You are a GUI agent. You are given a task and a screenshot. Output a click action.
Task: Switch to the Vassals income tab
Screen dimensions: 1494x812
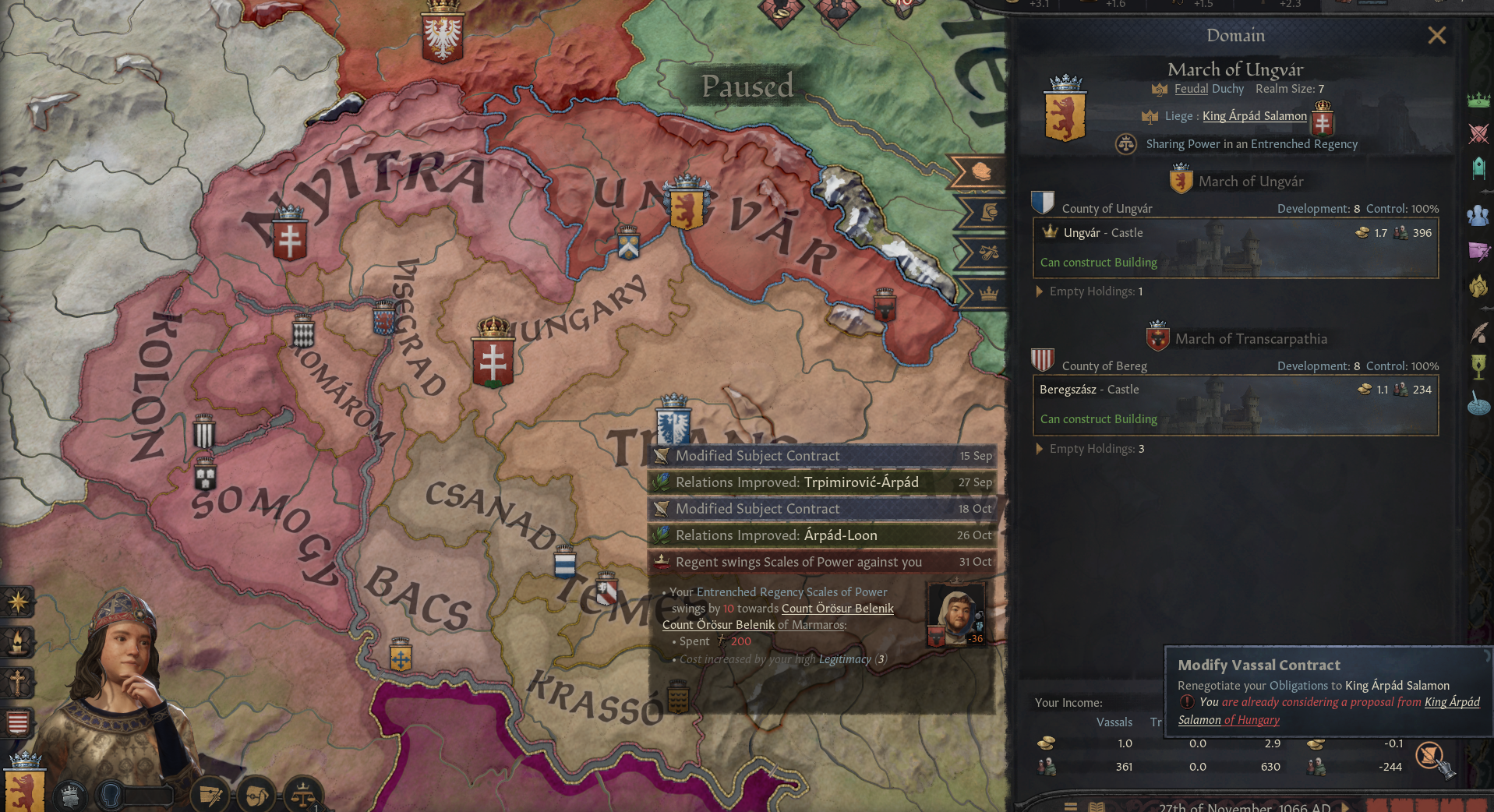tap(1114, 722)
